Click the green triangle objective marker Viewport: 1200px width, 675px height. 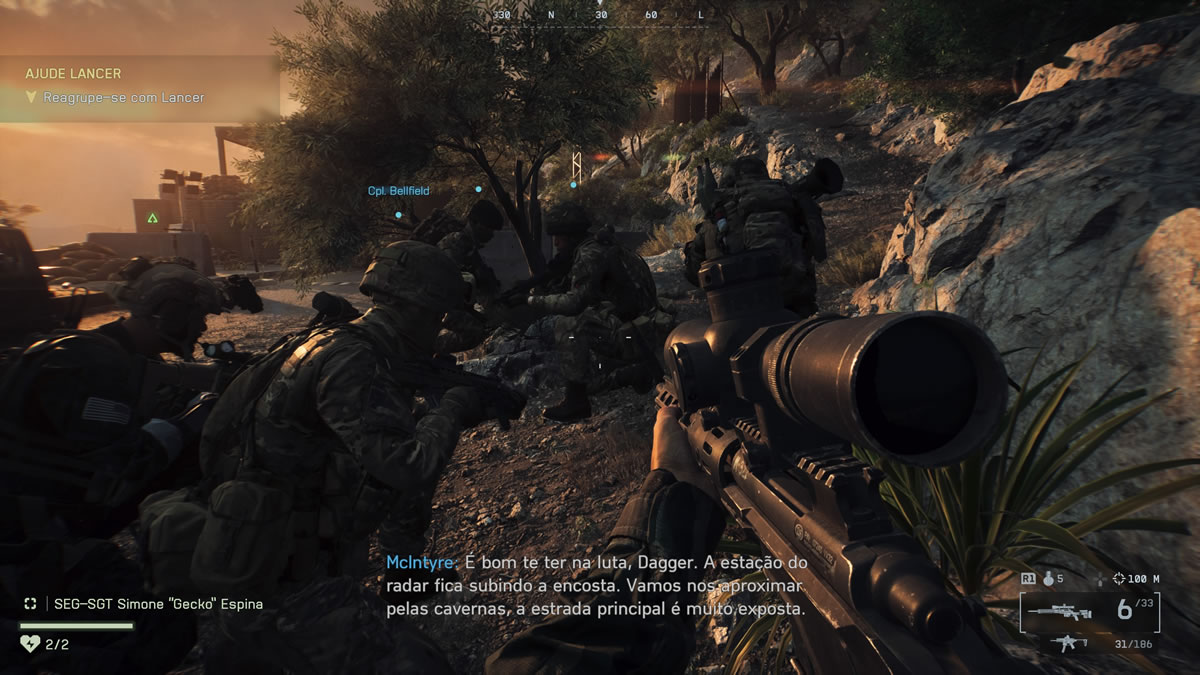coord(152,217)
